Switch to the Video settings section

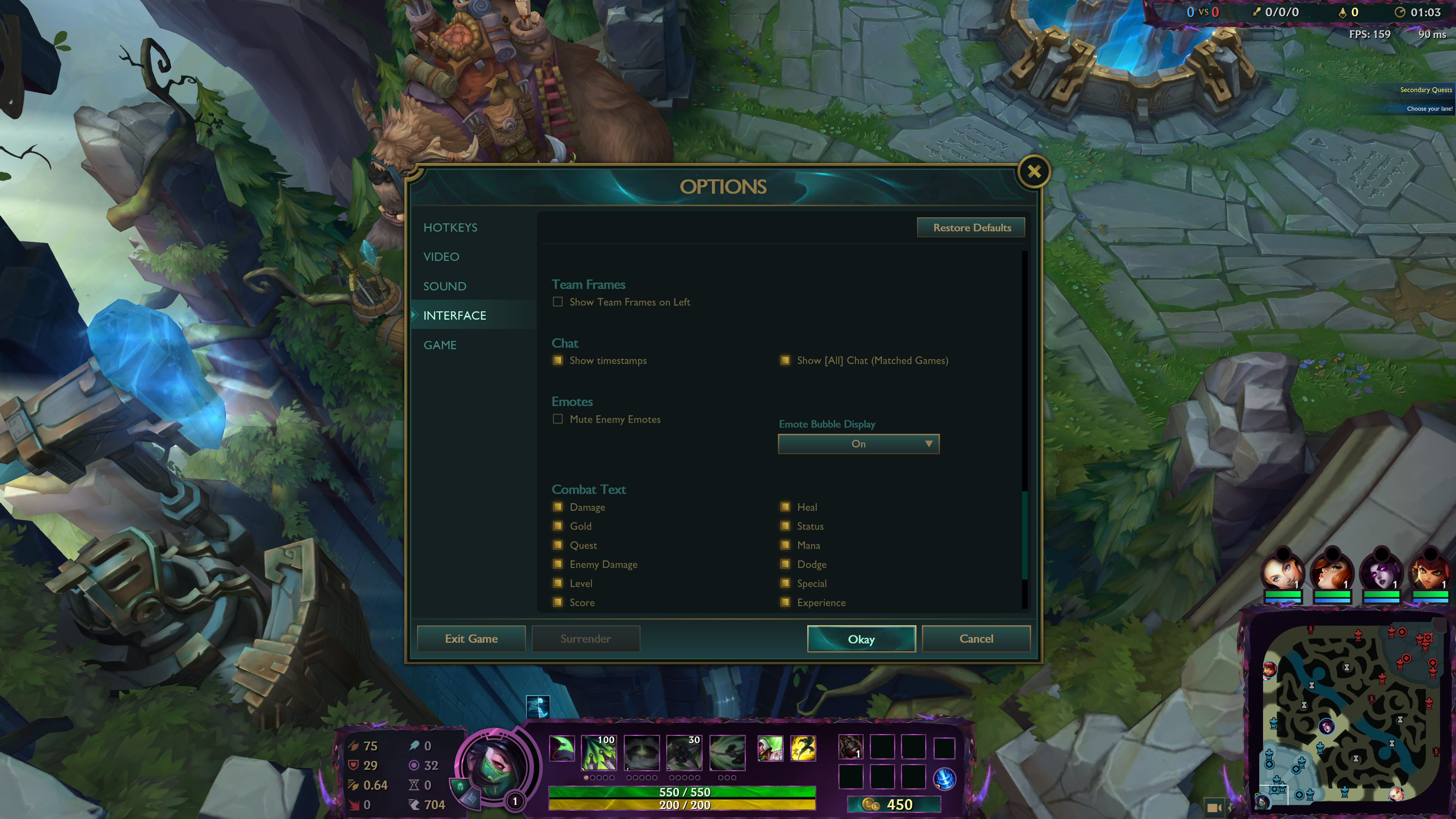(x=441, y=257)
